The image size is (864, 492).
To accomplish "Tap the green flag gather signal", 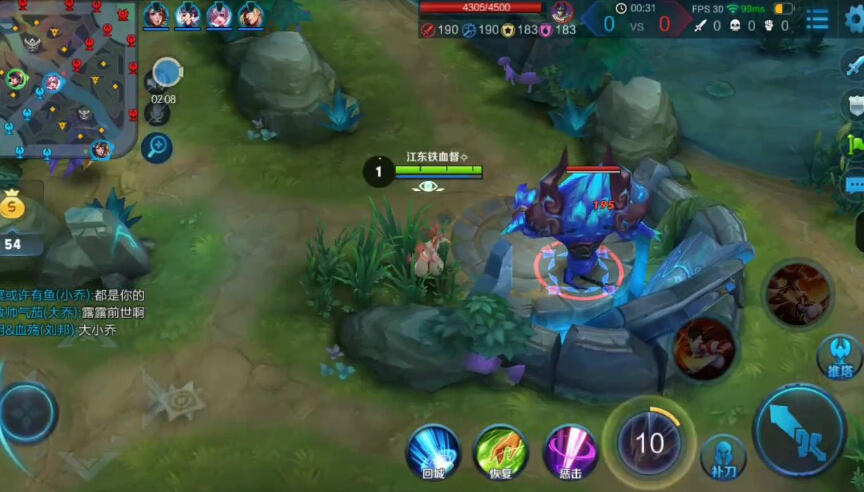I will pos(856,144).
